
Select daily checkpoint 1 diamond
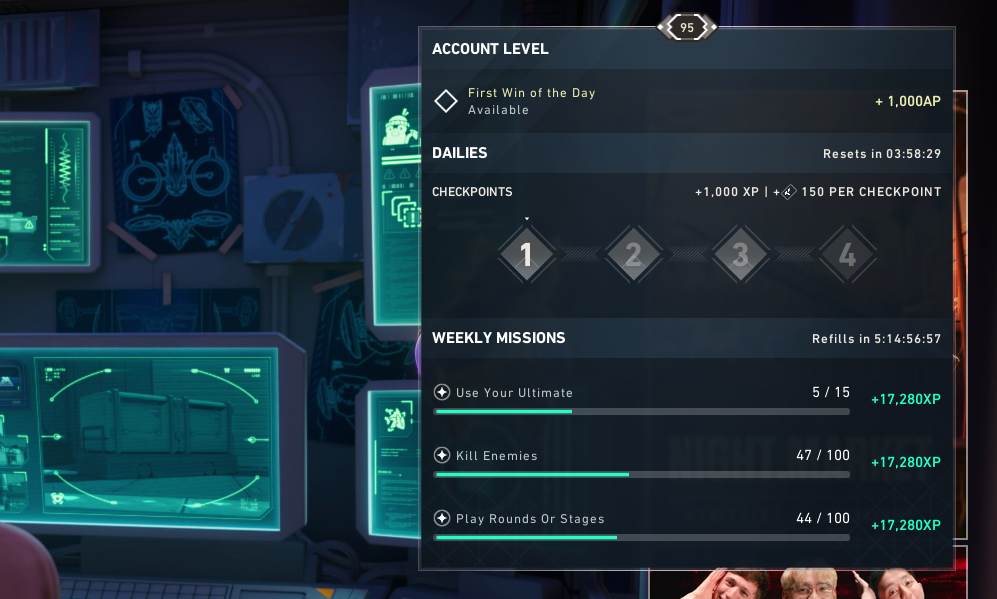526,256
